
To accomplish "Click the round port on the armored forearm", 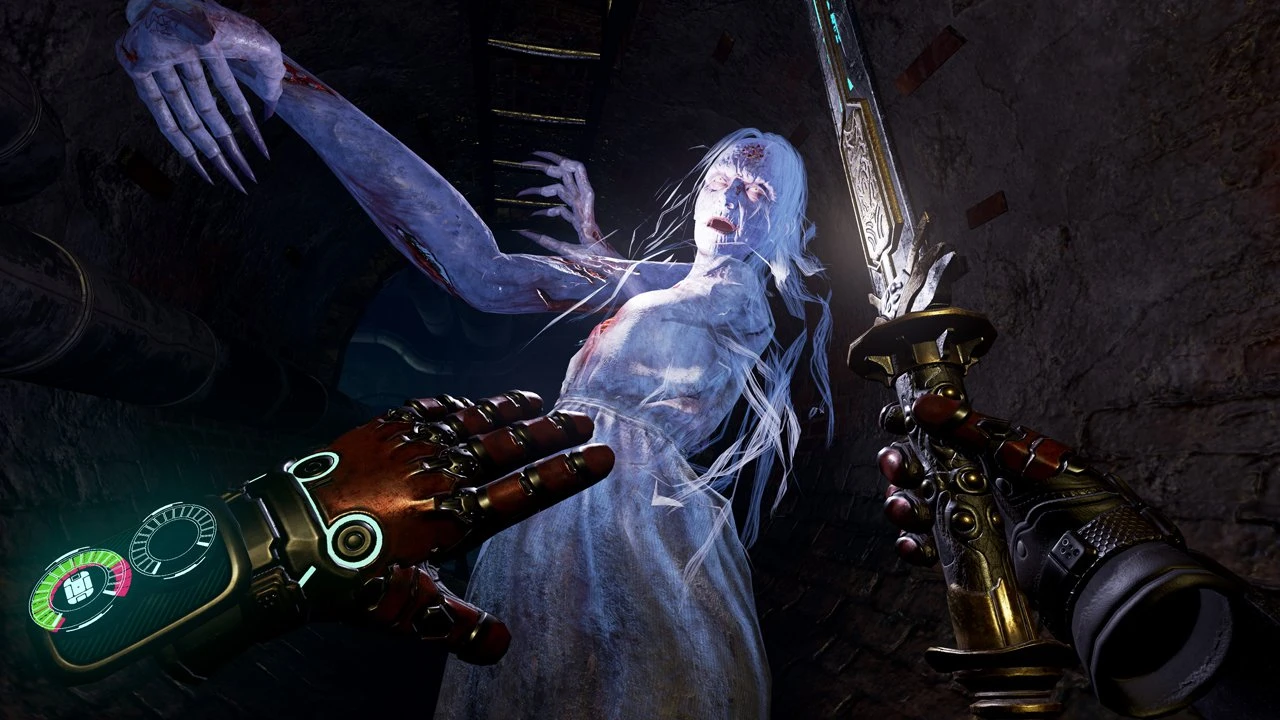I will coord(351,539).
